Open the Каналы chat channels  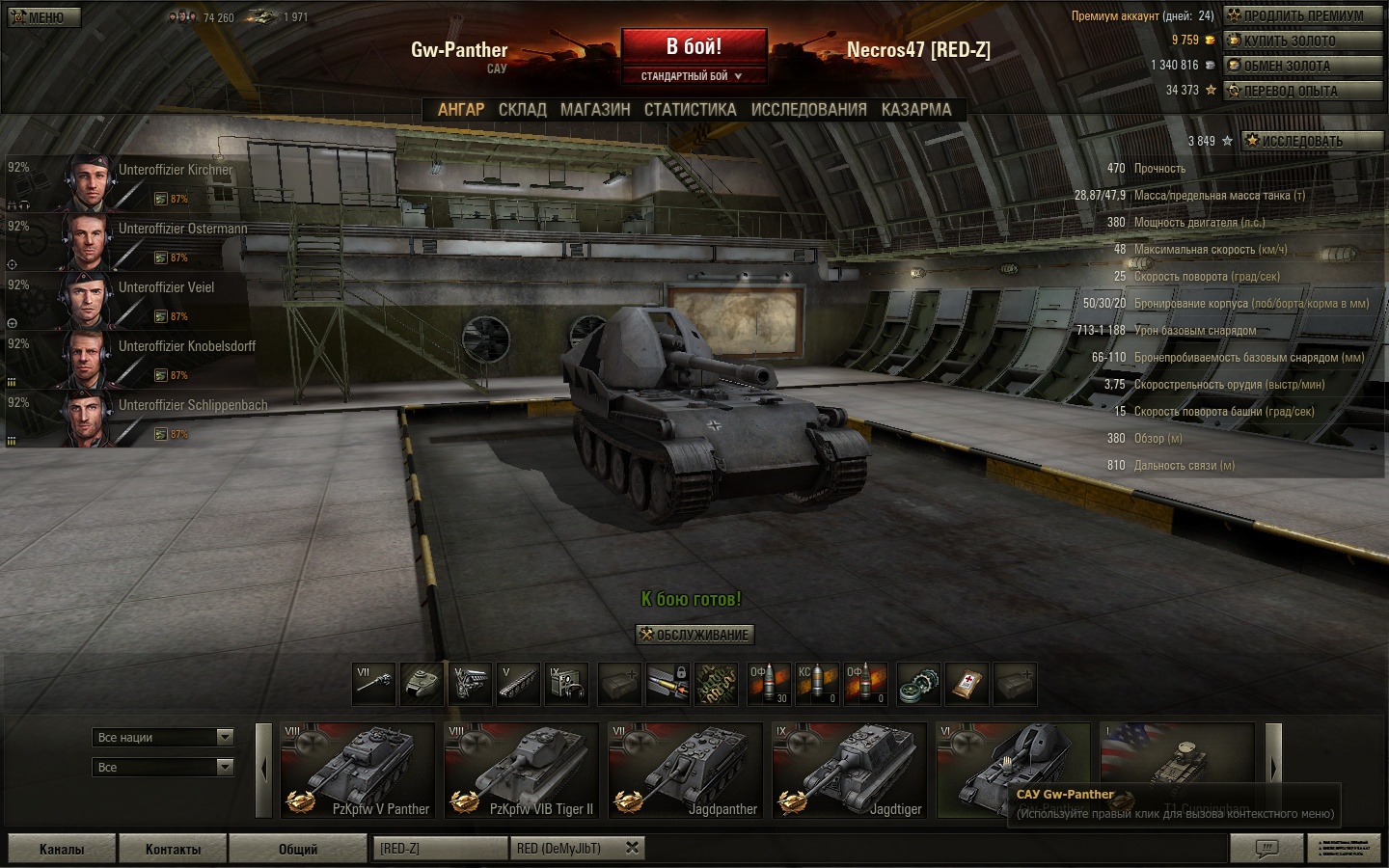coord(62,849)
